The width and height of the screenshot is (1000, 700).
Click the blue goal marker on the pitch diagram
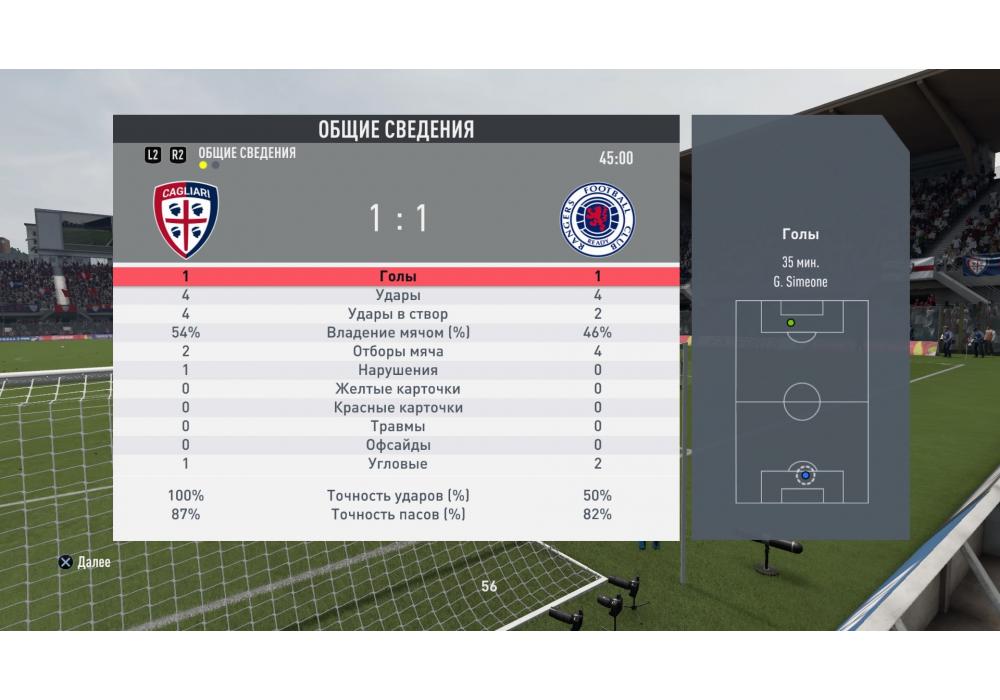coord(803,476)
